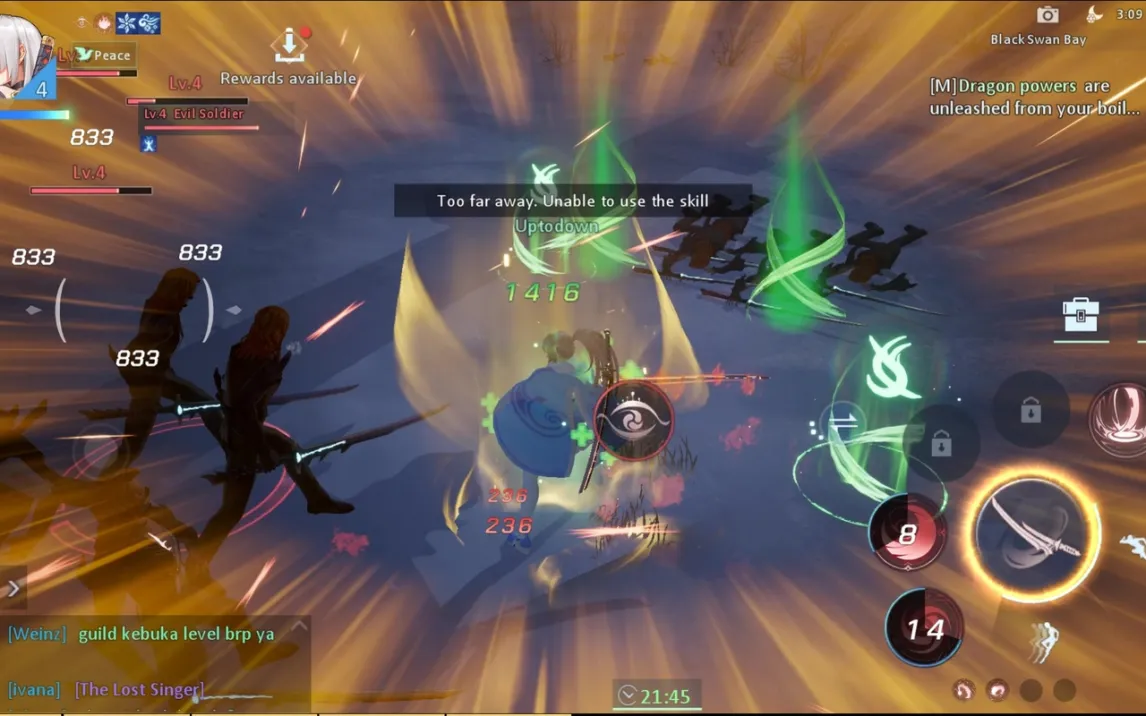Activate the red eye skill icon
This screenshot has height=716, width=1146.
pyautogui.click(x=634, y=421)
